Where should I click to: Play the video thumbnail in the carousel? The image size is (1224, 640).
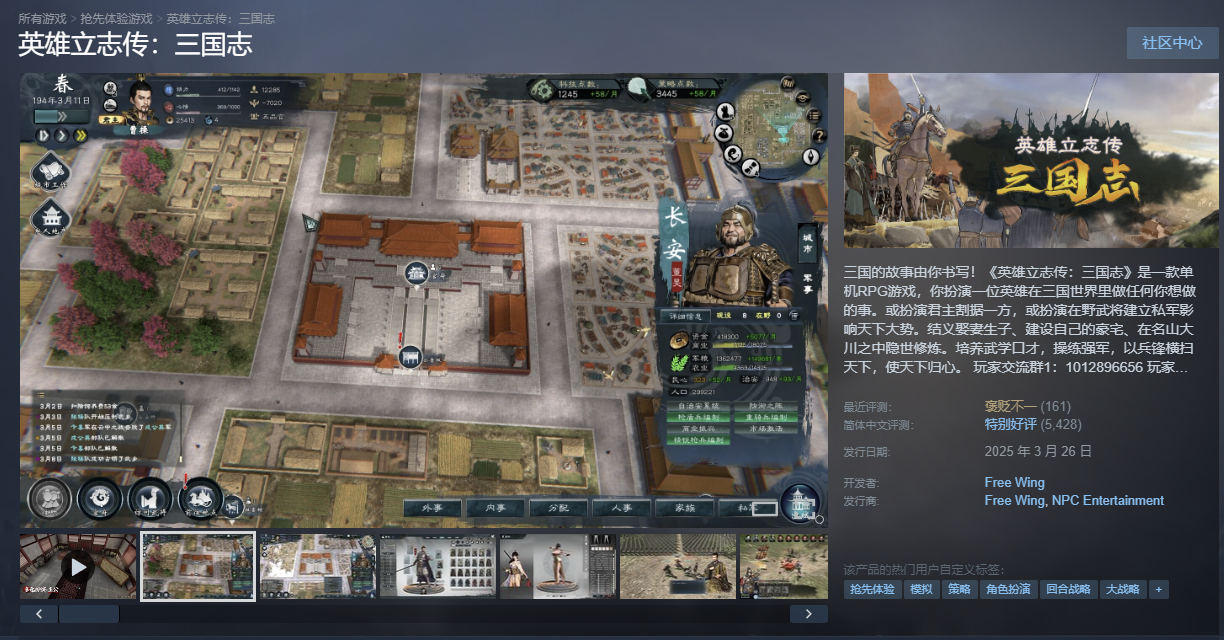[x=78, y=567]
